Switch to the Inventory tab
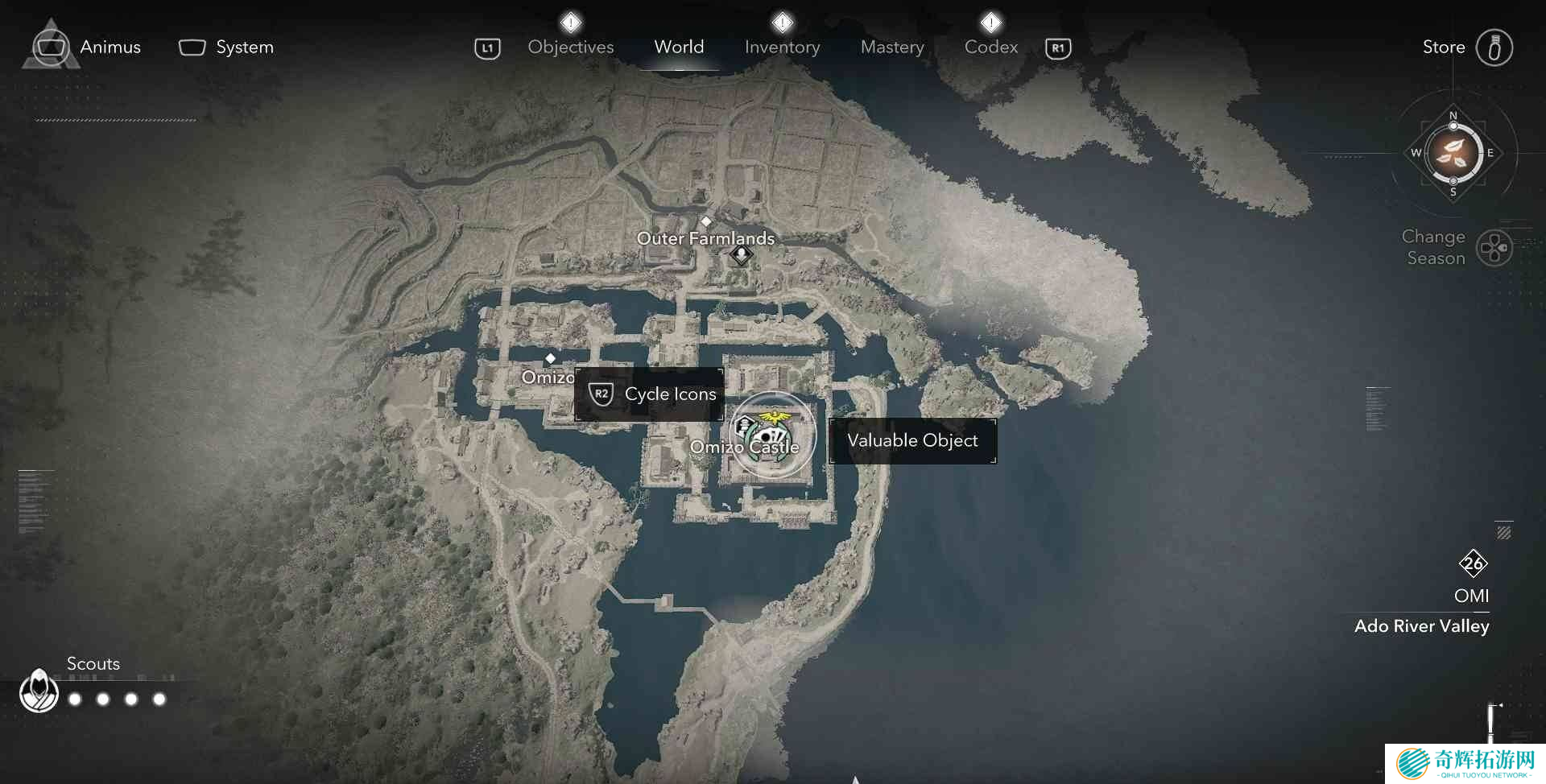 (x=782, y=47)
